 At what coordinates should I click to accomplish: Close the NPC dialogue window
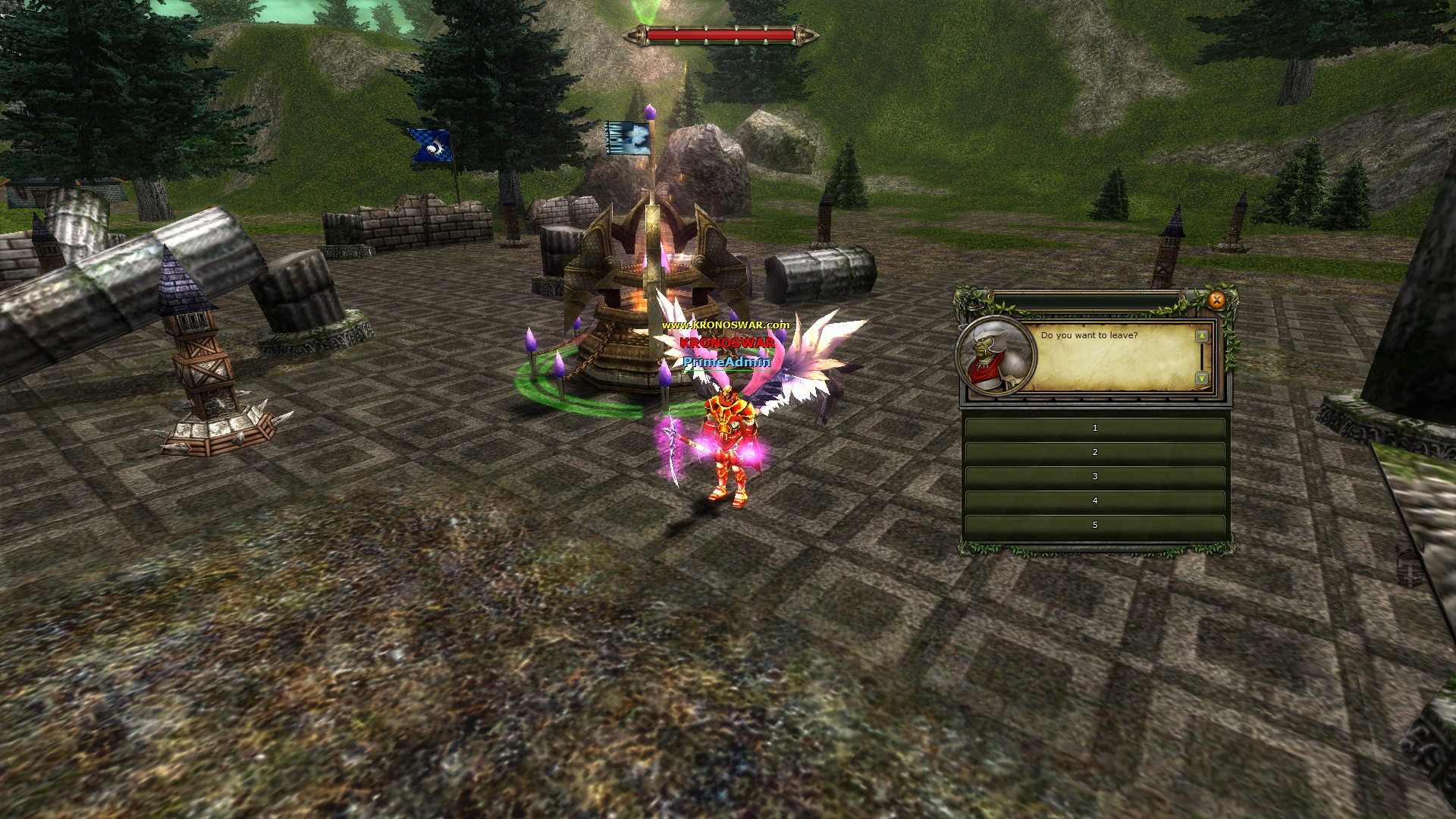point(1216,300)
